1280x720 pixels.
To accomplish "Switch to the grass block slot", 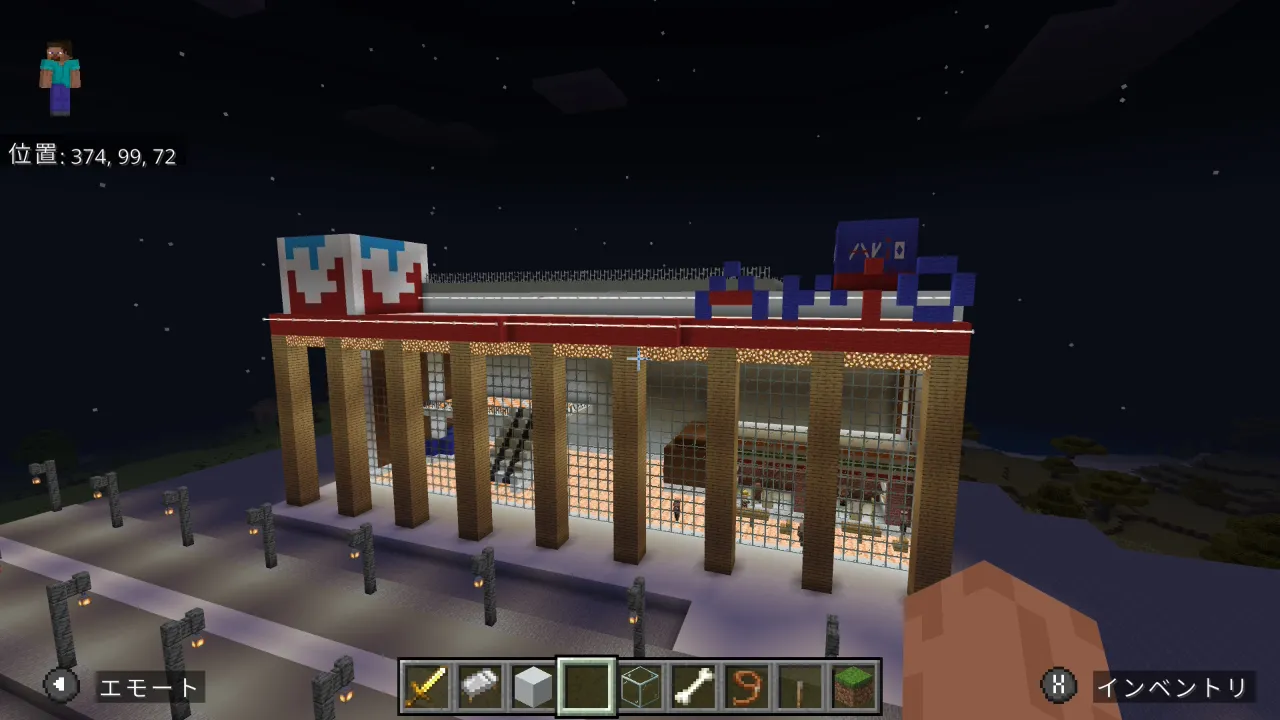I will coord(854,686).
